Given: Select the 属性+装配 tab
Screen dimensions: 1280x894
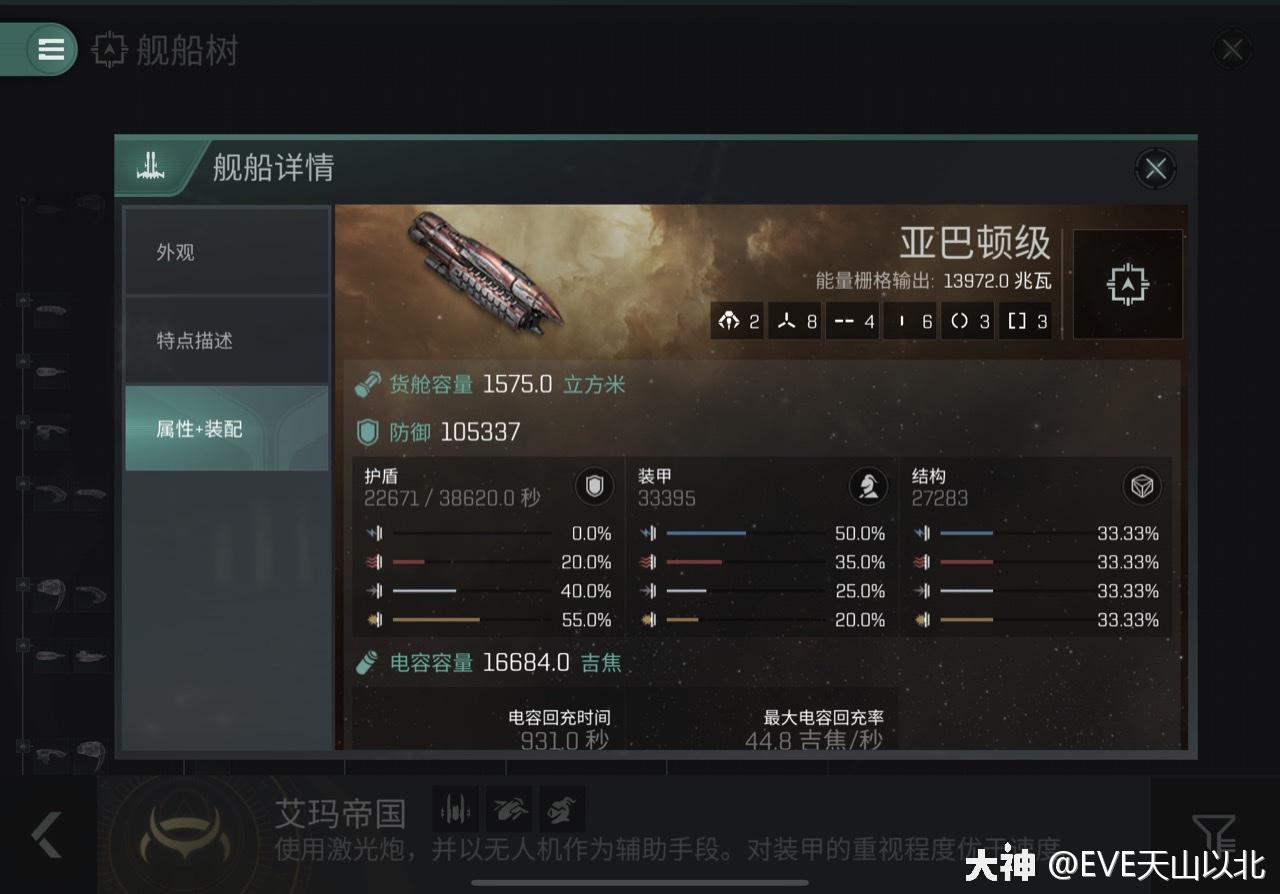Looking at the screenshot, I should 227,428.
